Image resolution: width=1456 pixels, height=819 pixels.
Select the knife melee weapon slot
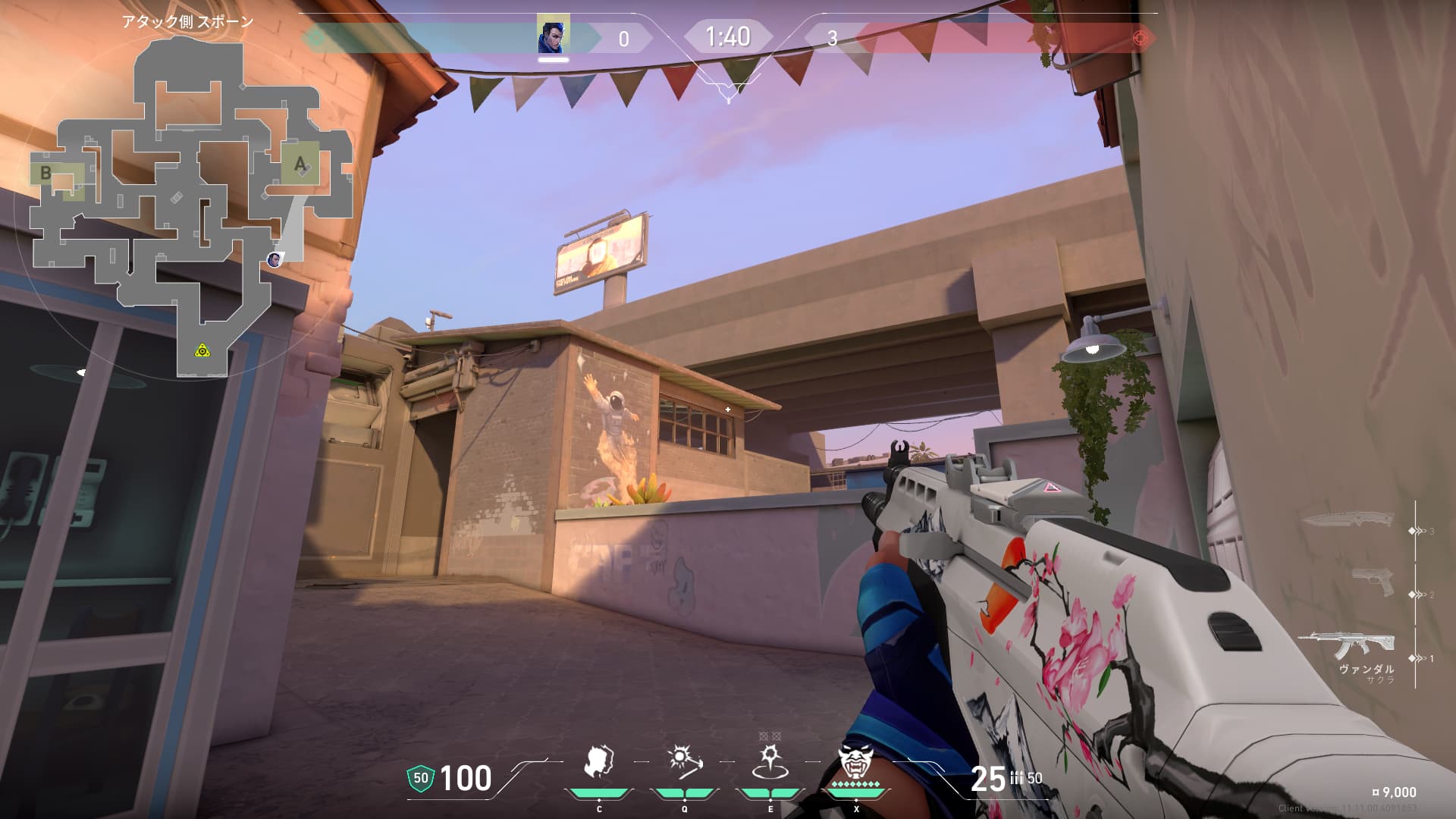(x=1348, y=520)
